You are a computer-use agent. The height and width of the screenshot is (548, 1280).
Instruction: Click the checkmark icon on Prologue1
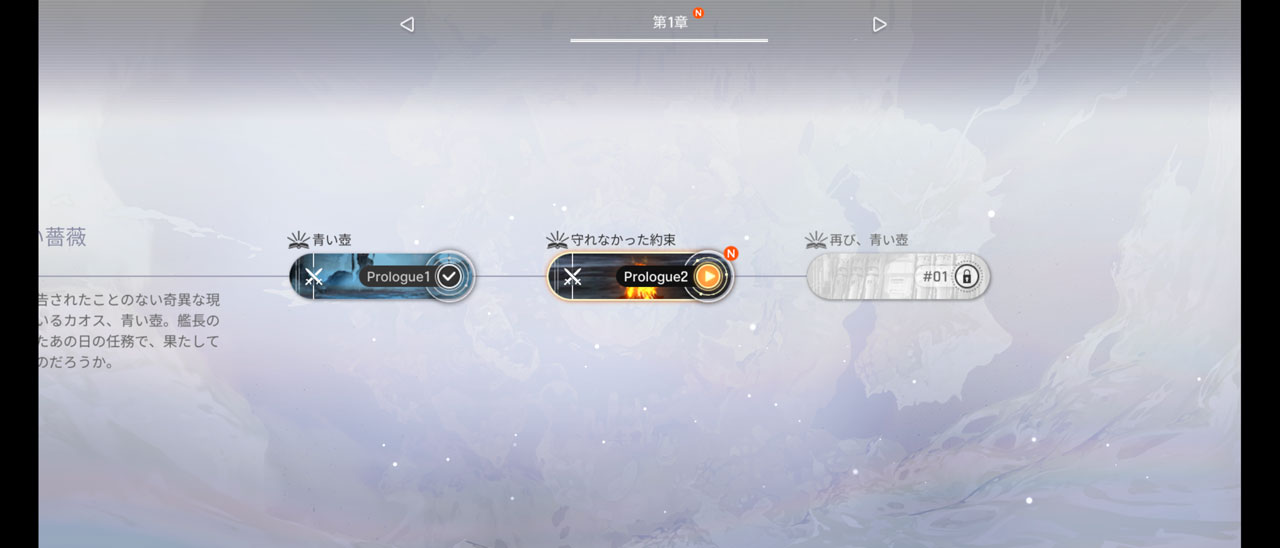point(450,276)
